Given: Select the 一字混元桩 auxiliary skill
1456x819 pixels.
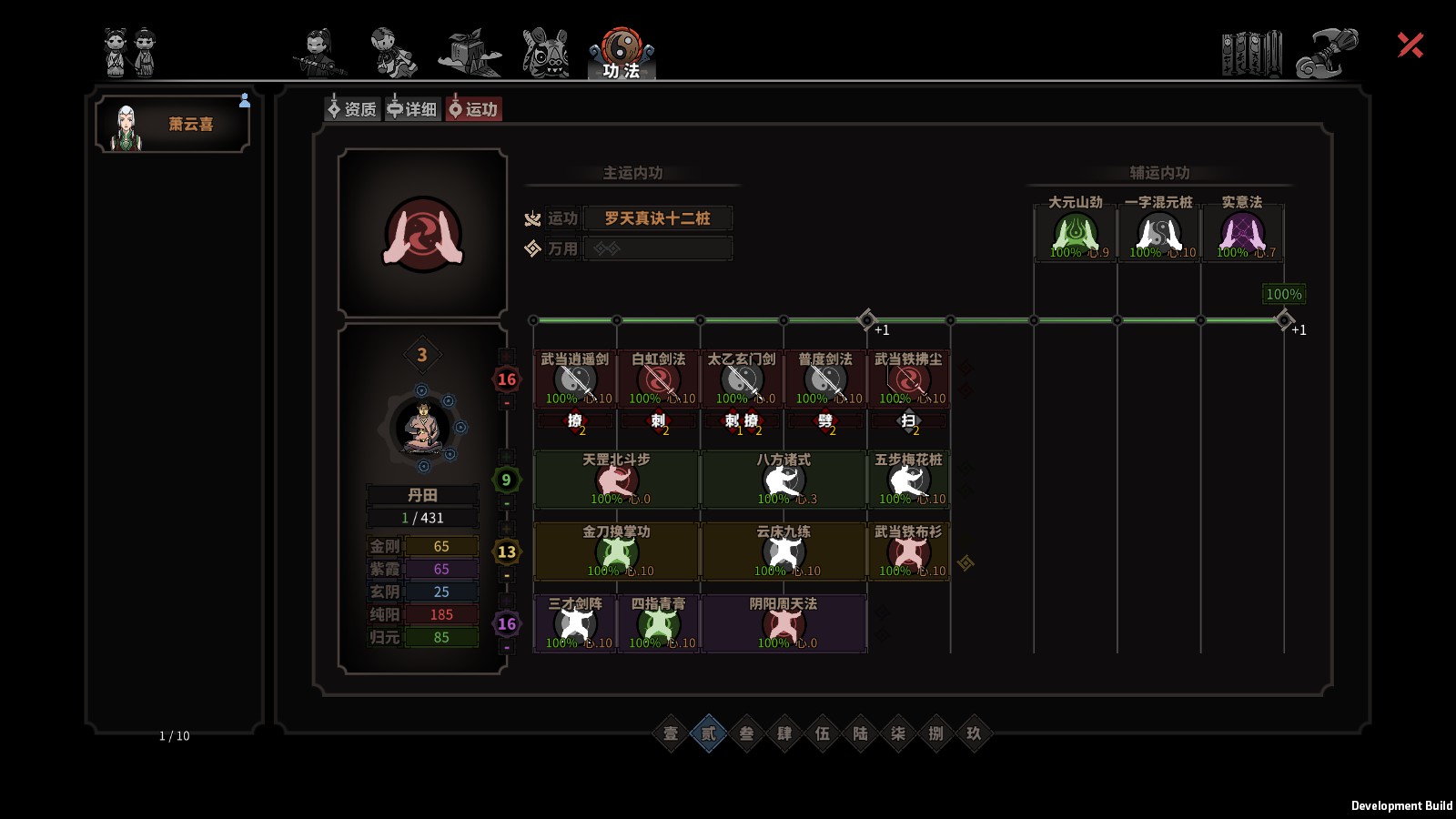Looking at the screenshot, I should tap(1158, 234).
